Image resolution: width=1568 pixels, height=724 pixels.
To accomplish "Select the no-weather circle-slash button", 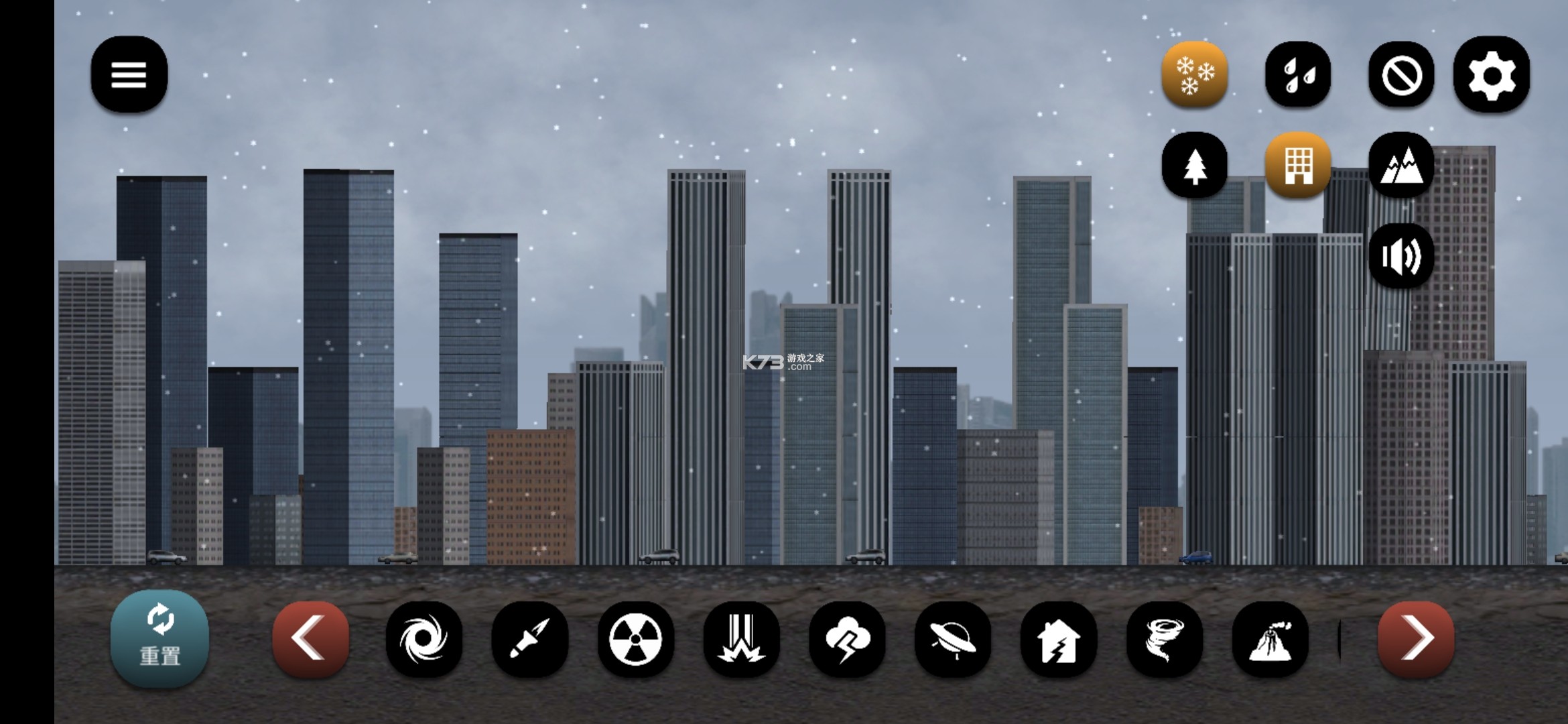I will click(x=1401, y=74).
